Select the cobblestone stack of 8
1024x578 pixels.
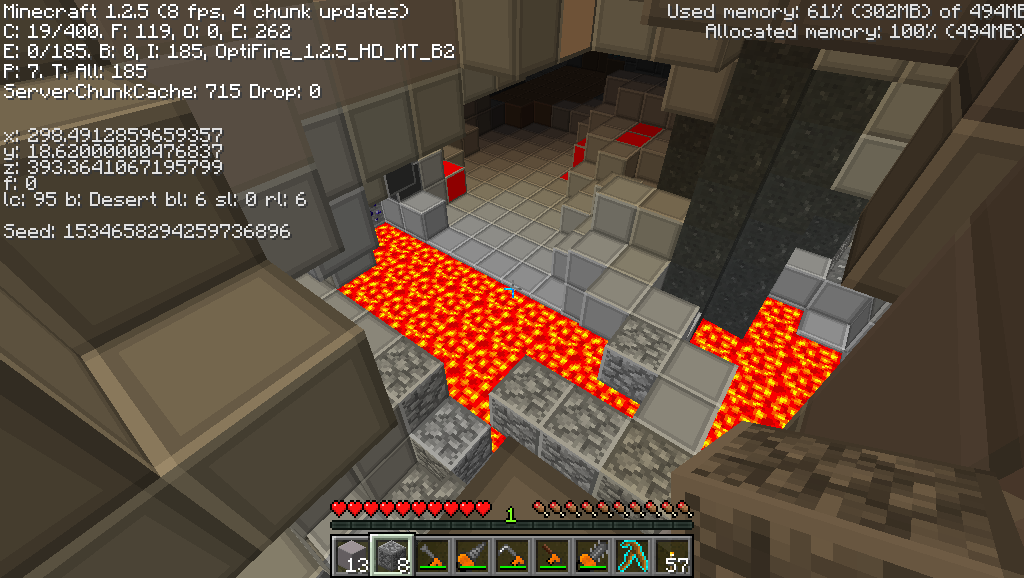coord(391,554)
